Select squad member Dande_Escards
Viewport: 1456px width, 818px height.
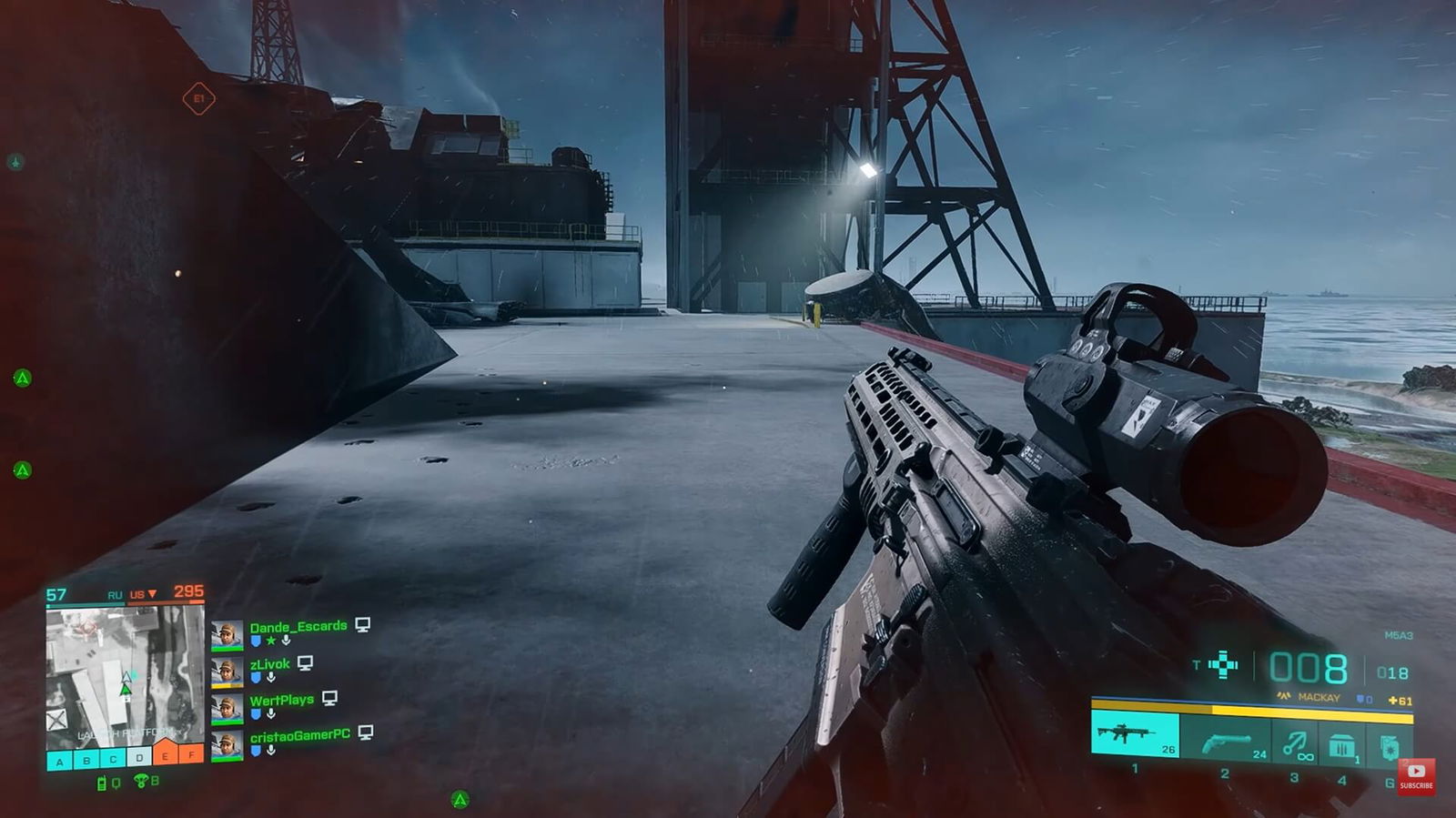298,627
